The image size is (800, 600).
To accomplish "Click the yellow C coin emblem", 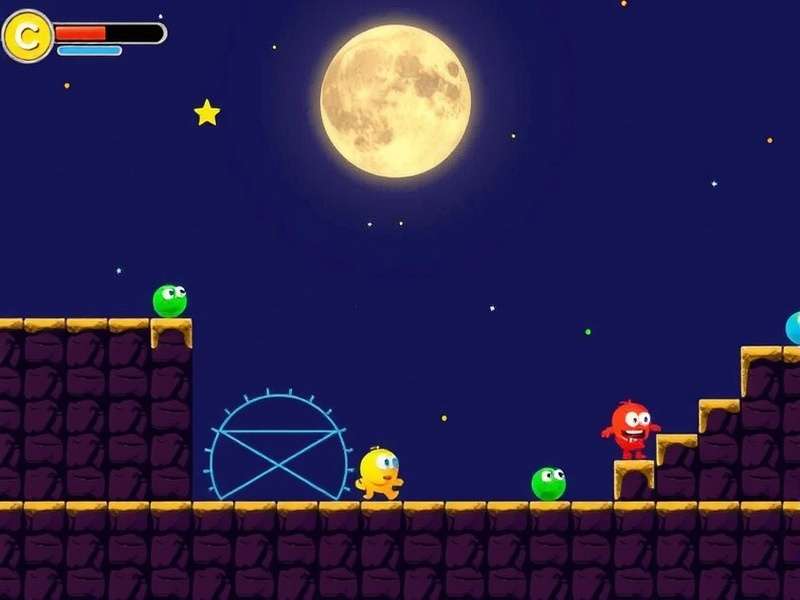I will click(28, 37).
